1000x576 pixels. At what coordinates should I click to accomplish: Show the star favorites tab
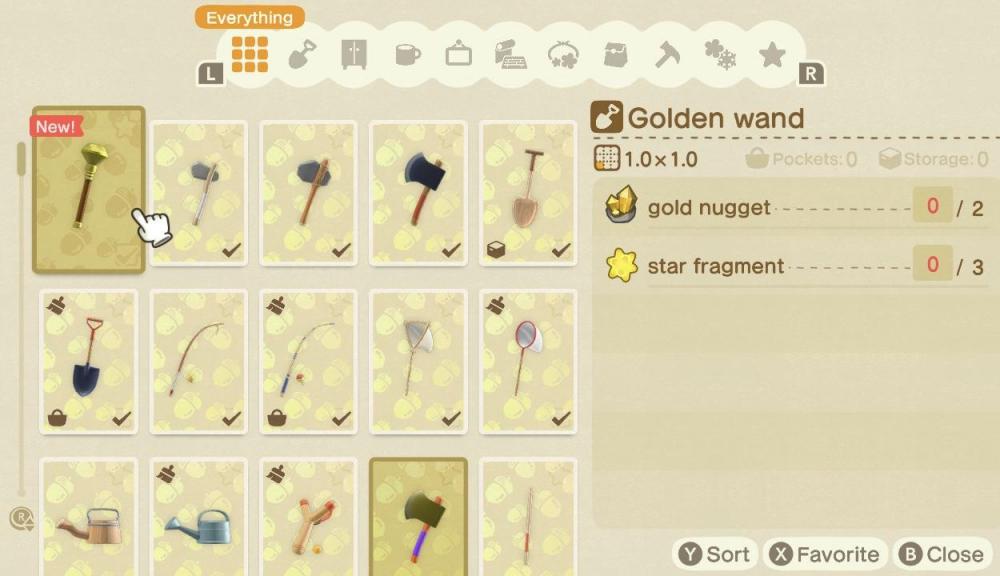coord(772,55)
